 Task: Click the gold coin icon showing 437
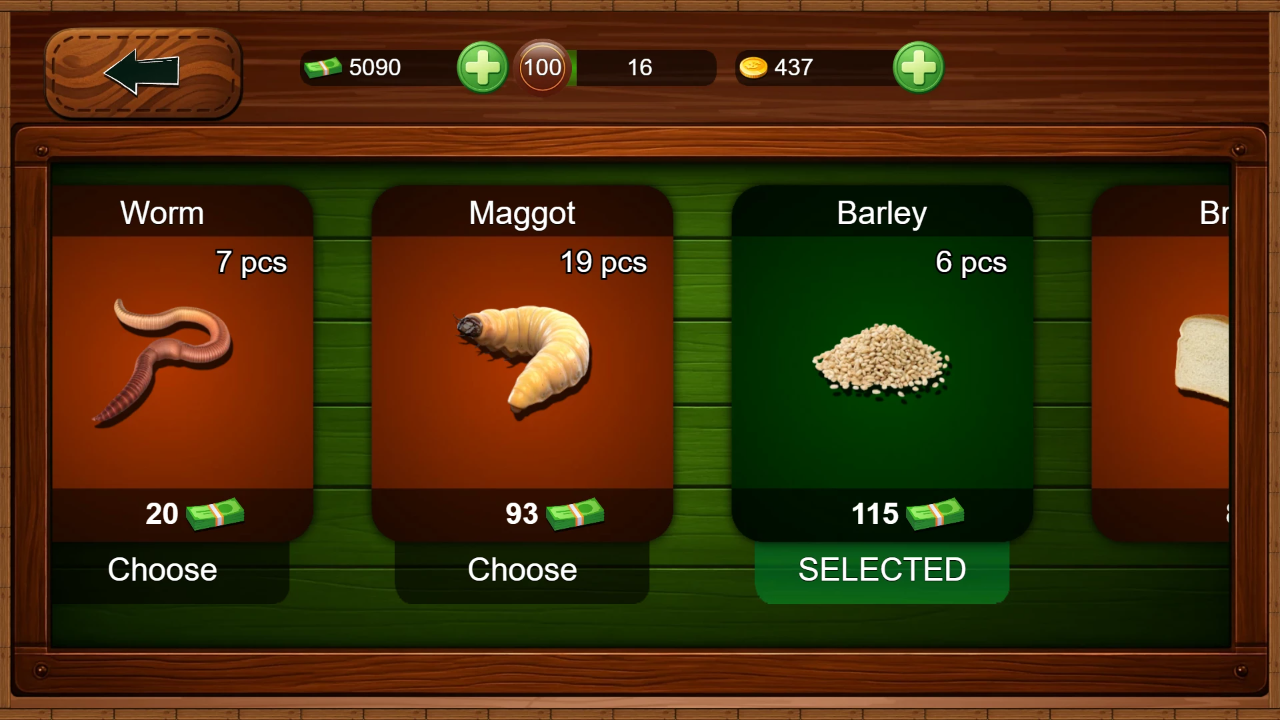coord(757,68)
